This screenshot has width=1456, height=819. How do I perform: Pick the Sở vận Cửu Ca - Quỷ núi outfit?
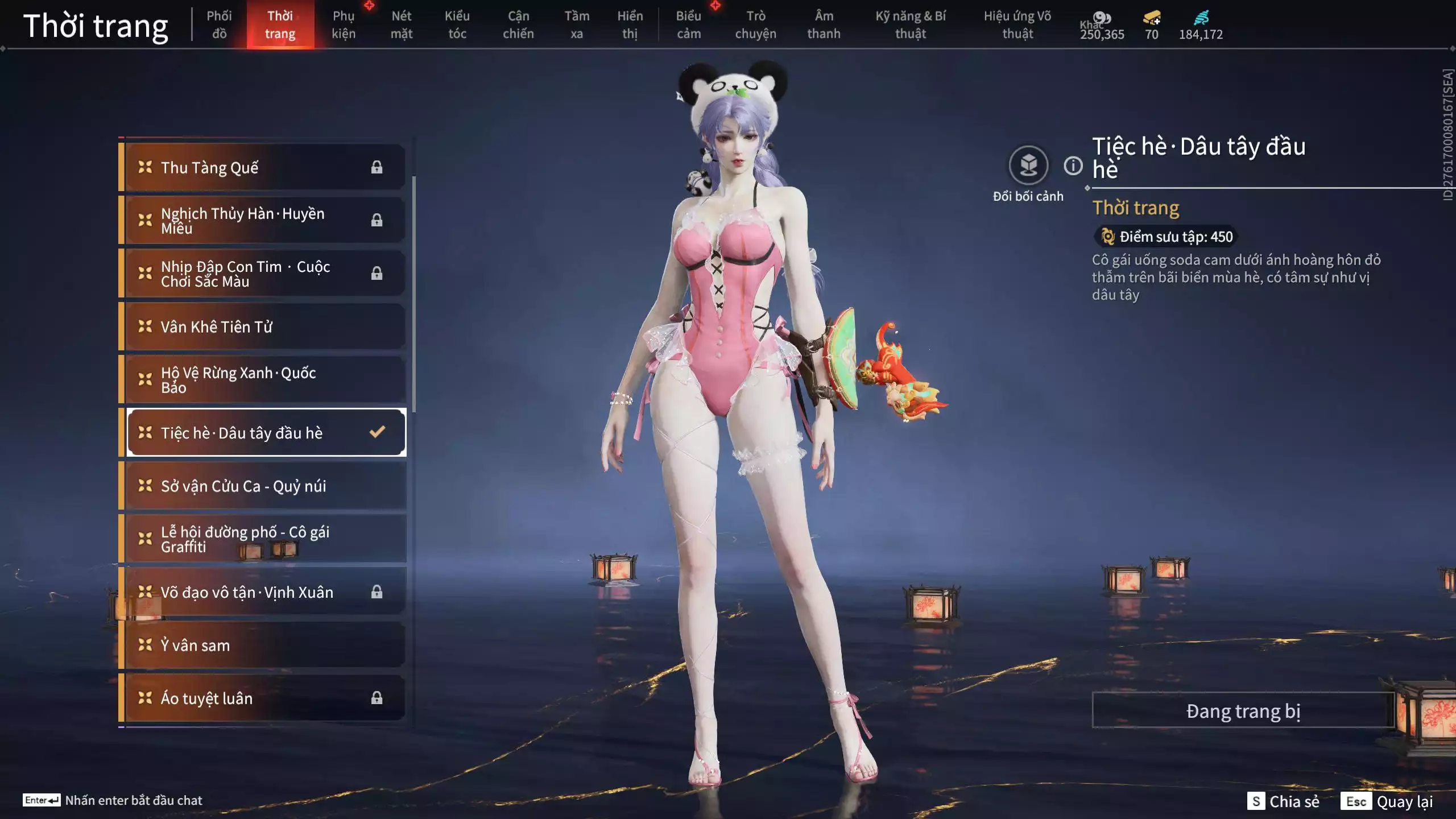pyautogui.click(x=265, y=486)
